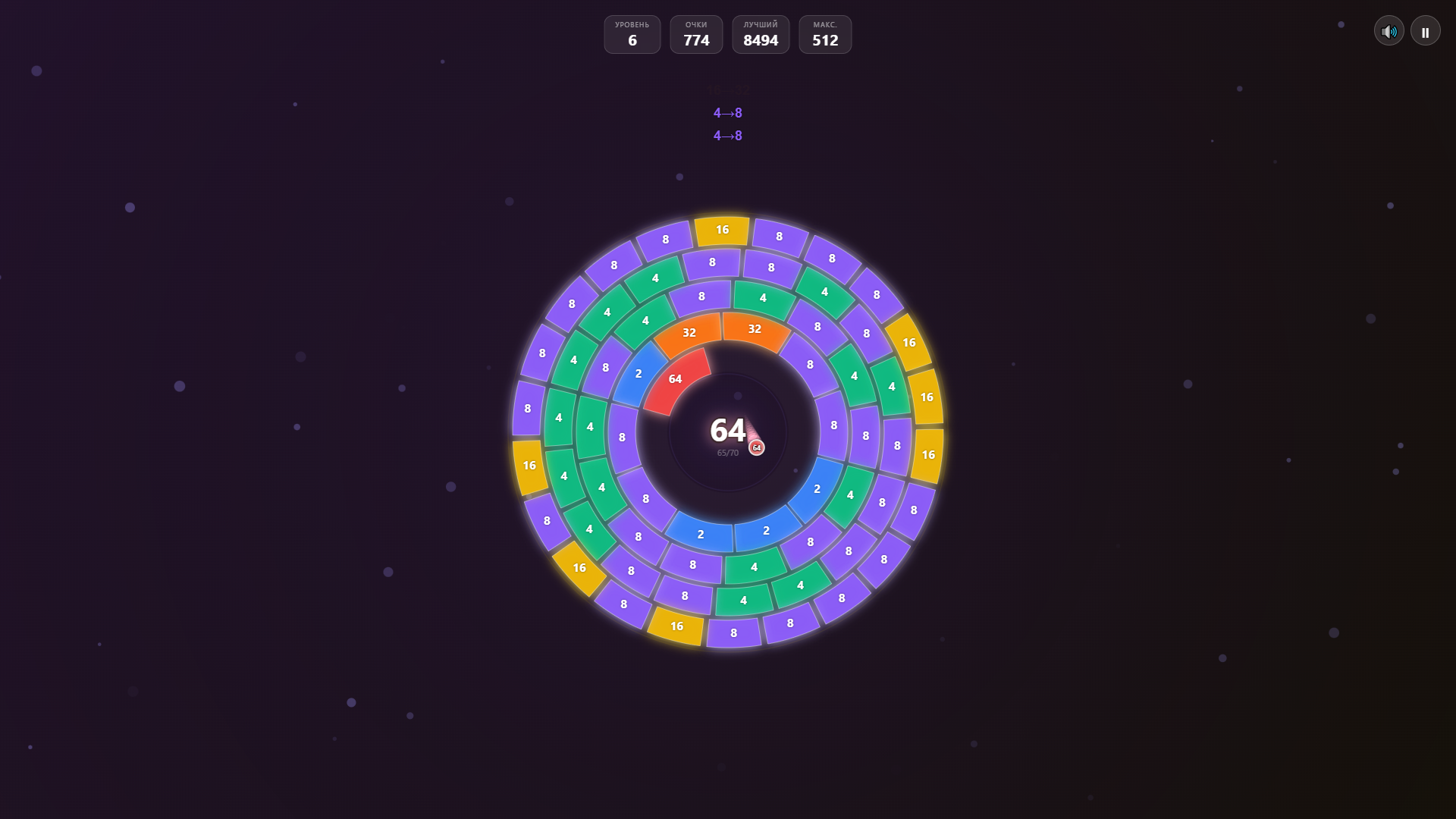Click the yellow 16 tile at the bottom outer ring
The width and height of the screenshot is (1456, 819).
coord(676,626)
